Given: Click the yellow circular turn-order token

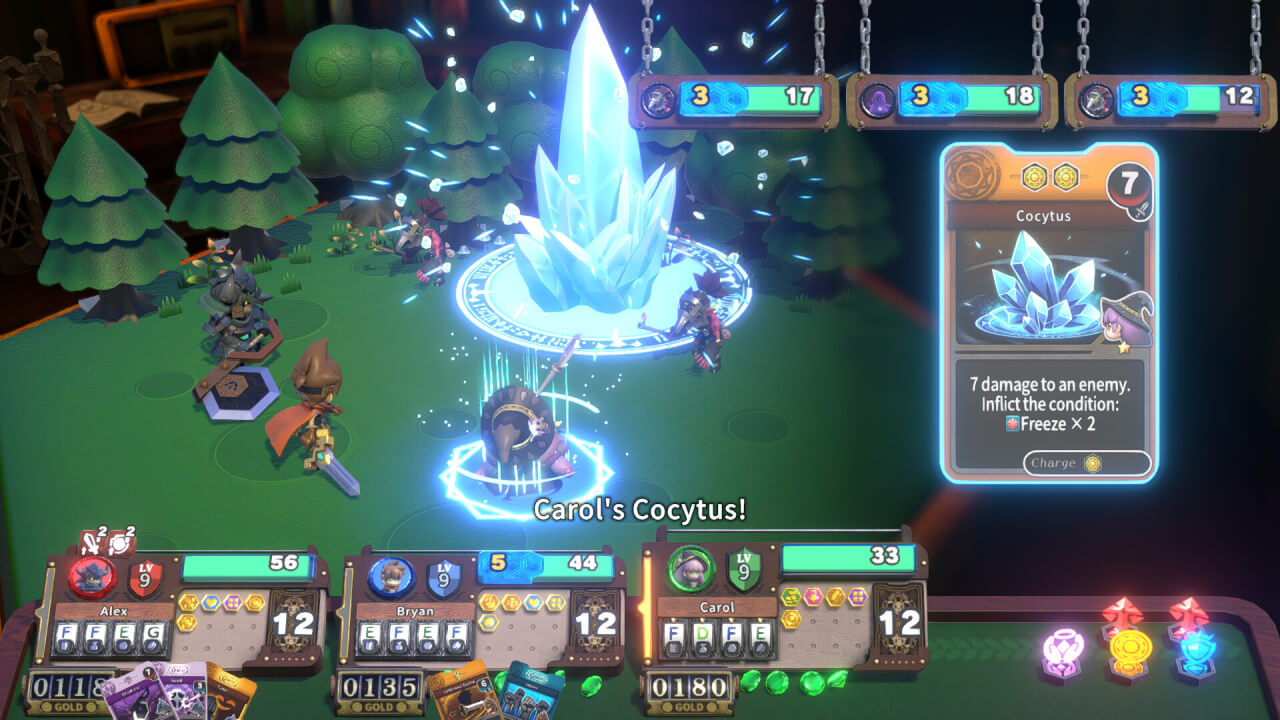Looking at the screenshot, I should point(1129,650).
